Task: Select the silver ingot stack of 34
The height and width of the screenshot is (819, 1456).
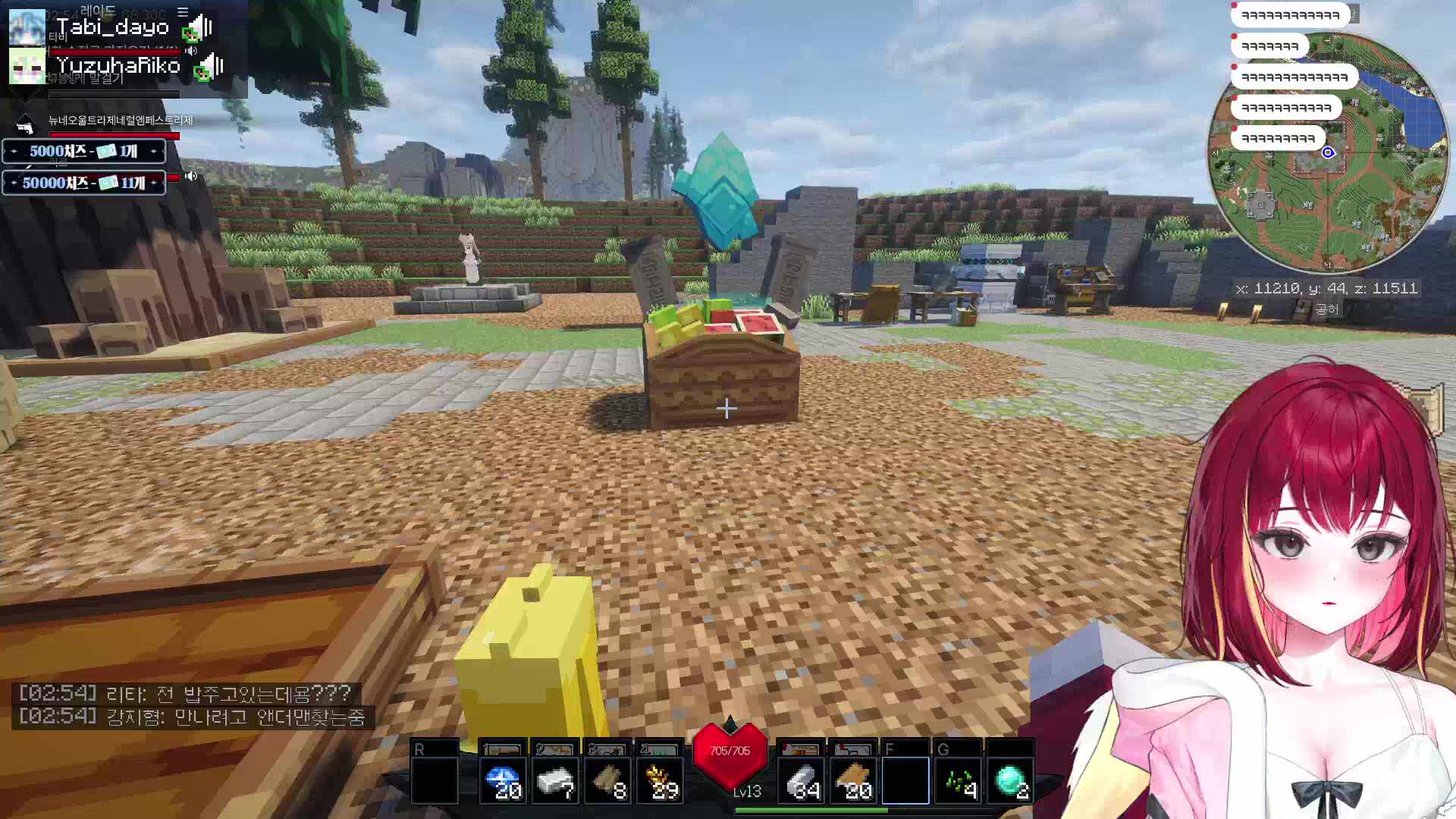Action: click(801, 780)
